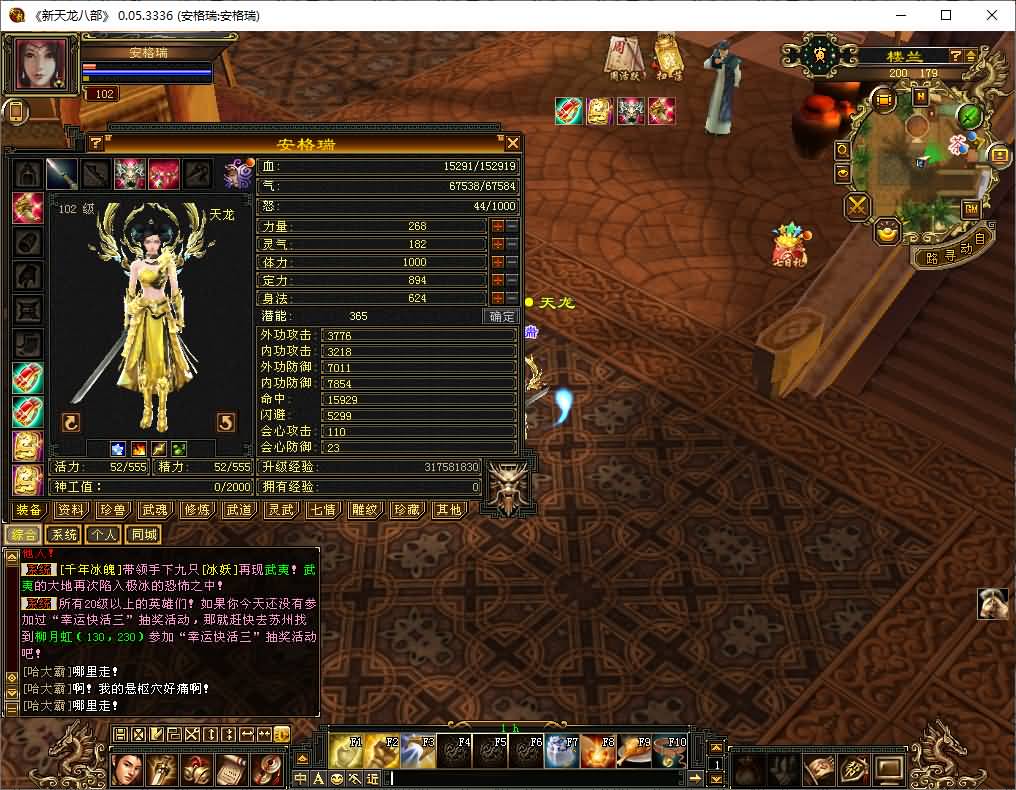Switch to the 资料 tab
The image size is (1016, 790).
point(71,510)
